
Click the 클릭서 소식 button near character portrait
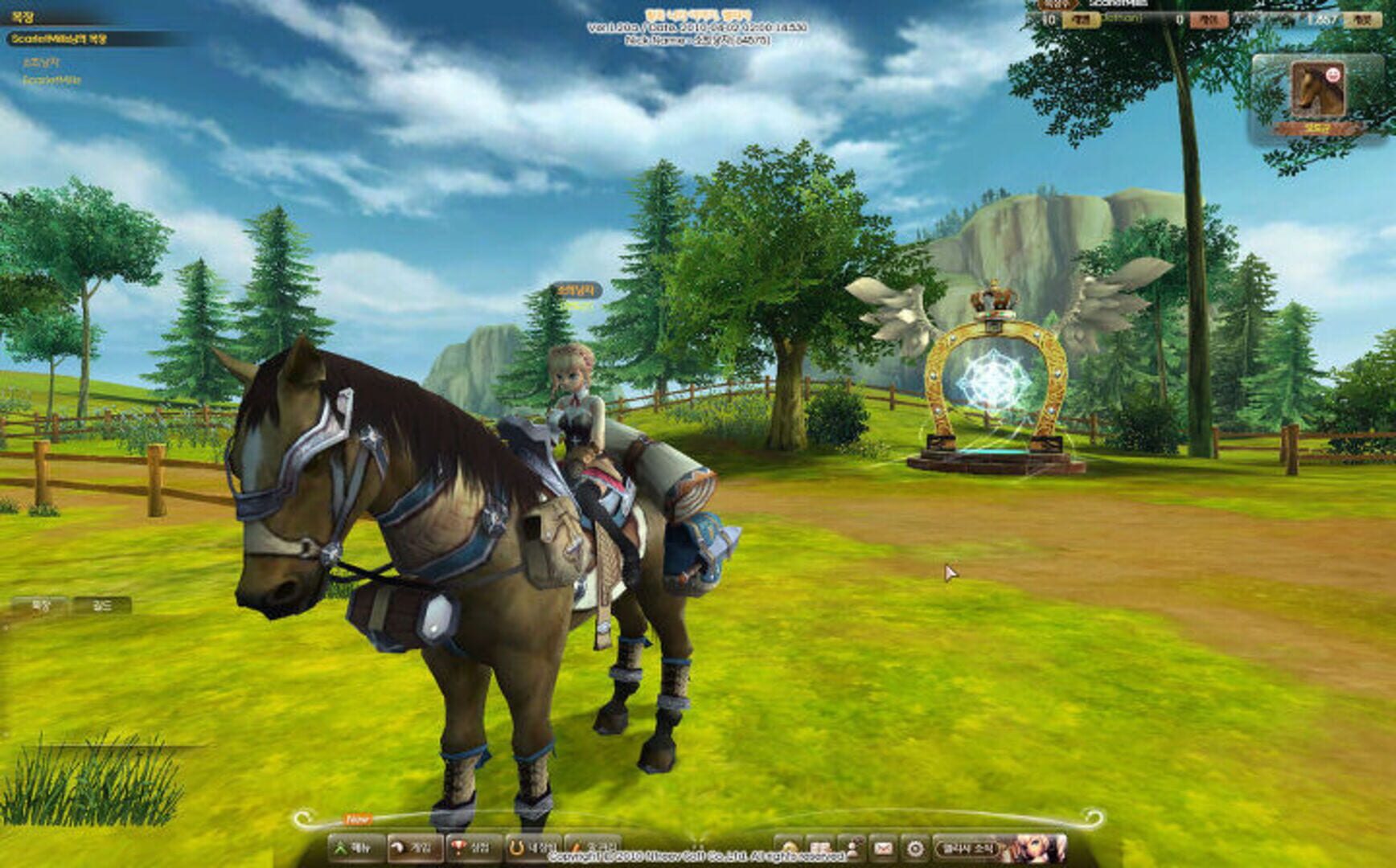tap(971, 848)
